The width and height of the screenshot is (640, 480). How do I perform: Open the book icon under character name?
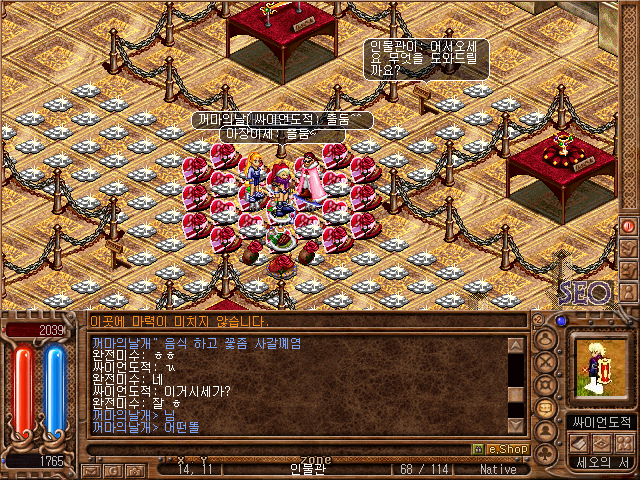(577, 443)
